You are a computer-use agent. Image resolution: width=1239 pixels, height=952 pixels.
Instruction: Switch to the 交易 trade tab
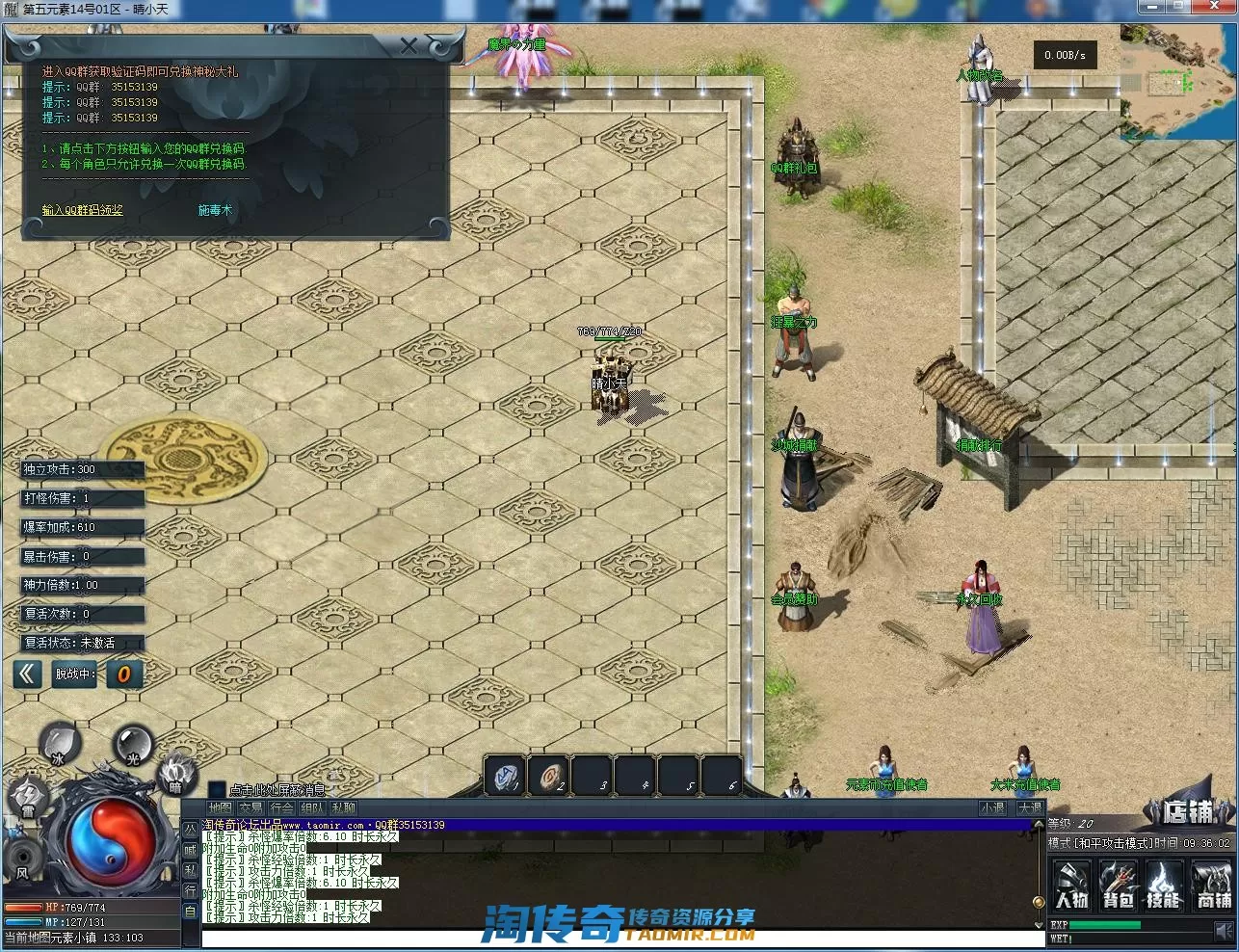coord(251,808)
